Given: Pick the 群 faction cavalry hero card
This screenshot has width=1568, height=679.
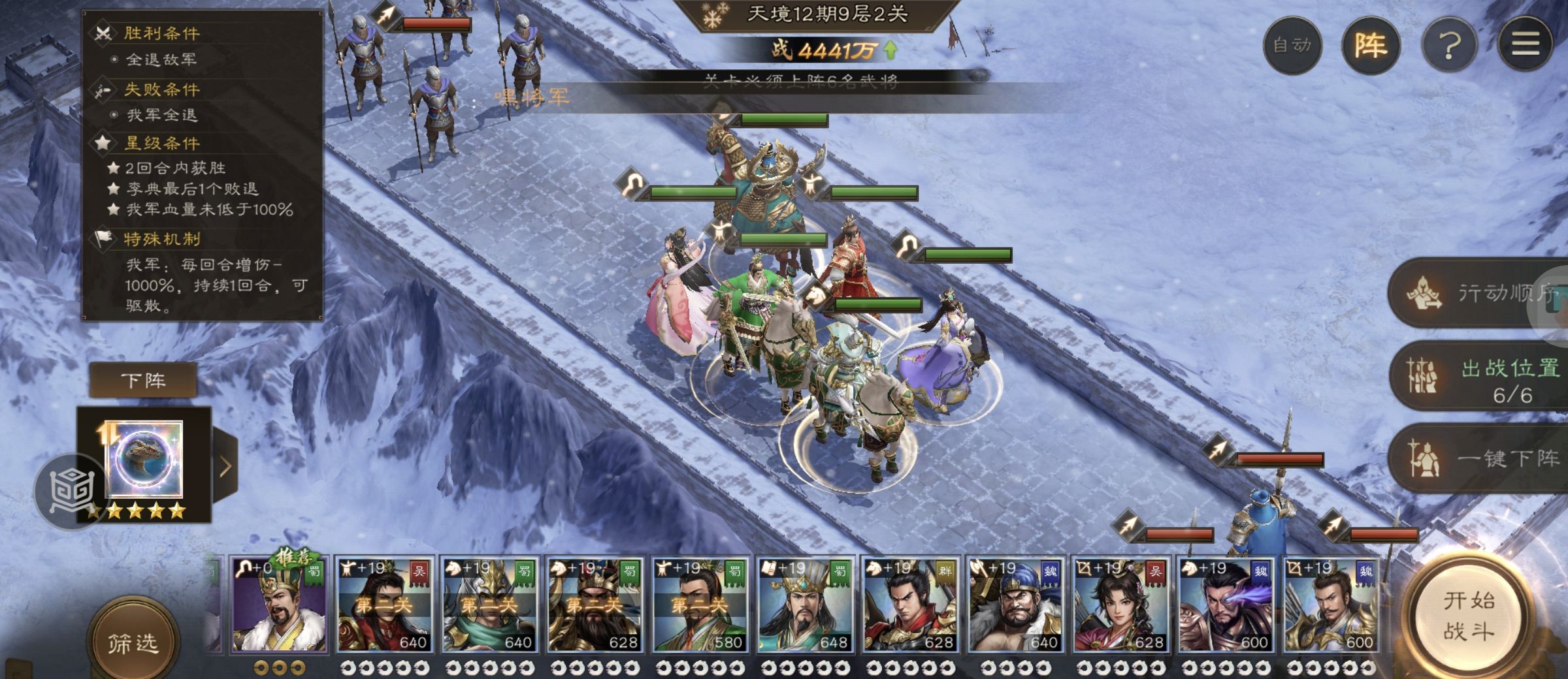Looking at the screenshot, I should pos(910,605).
